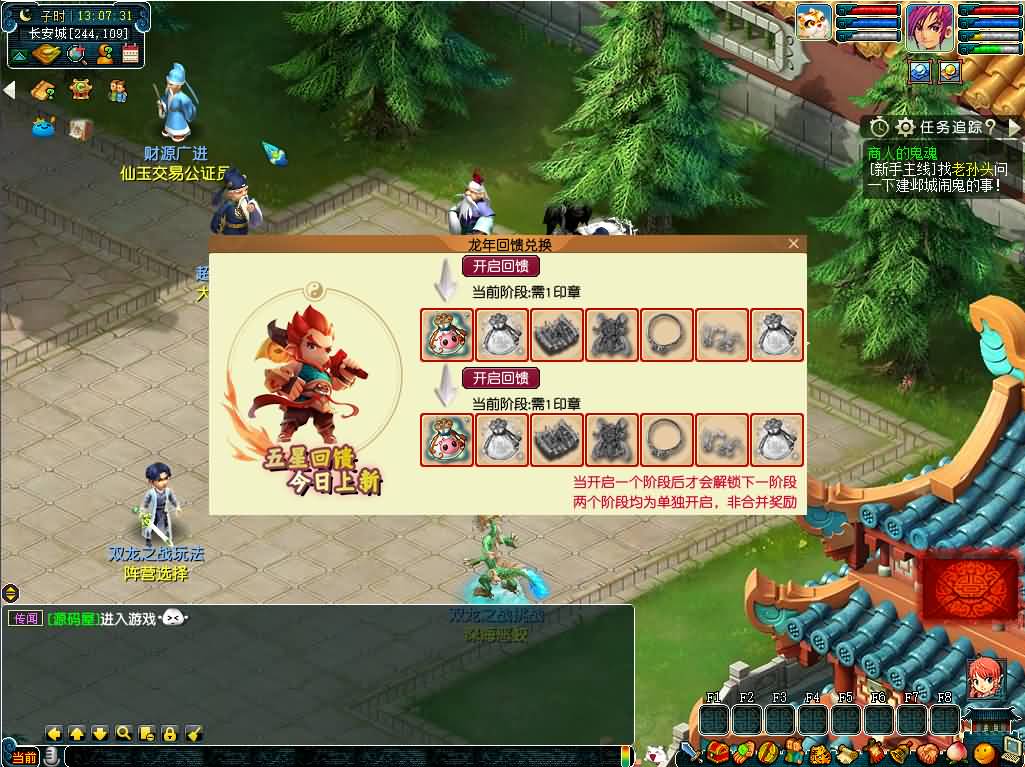Viewport: 1025px width, 767px height.
Task: Click the gold ingot icon beside the globe
Action: [x=47, y=54]
